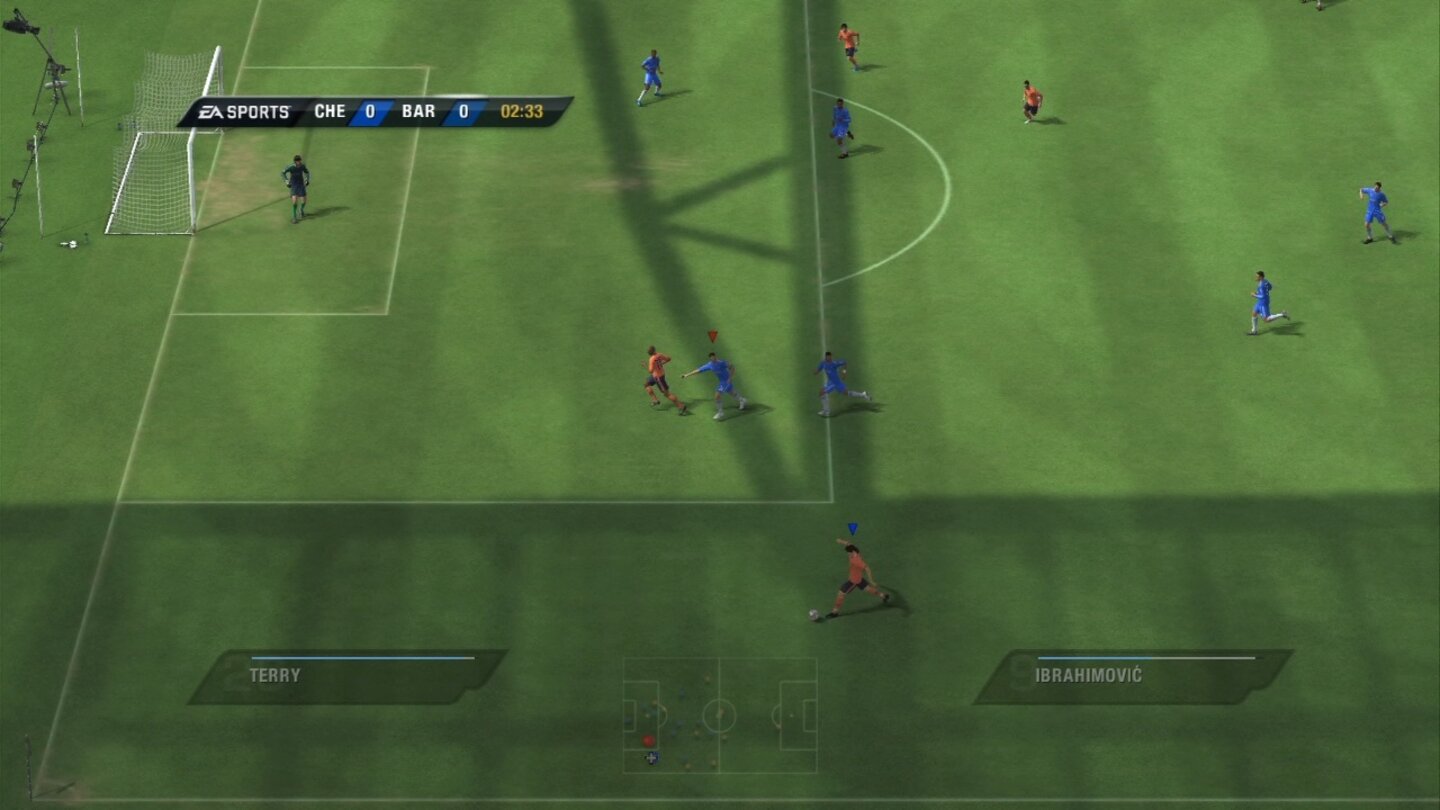Click the CHE team abbreviation on the scoreboard
The image size is (1440, 810).
click(x=329, y=112)
